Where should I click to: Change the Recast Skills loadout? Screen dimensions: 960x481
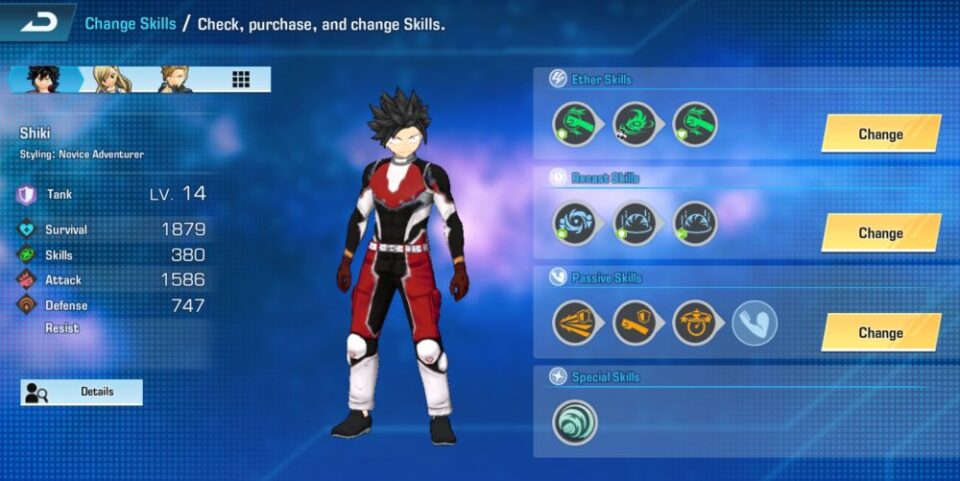click(880, 233)
